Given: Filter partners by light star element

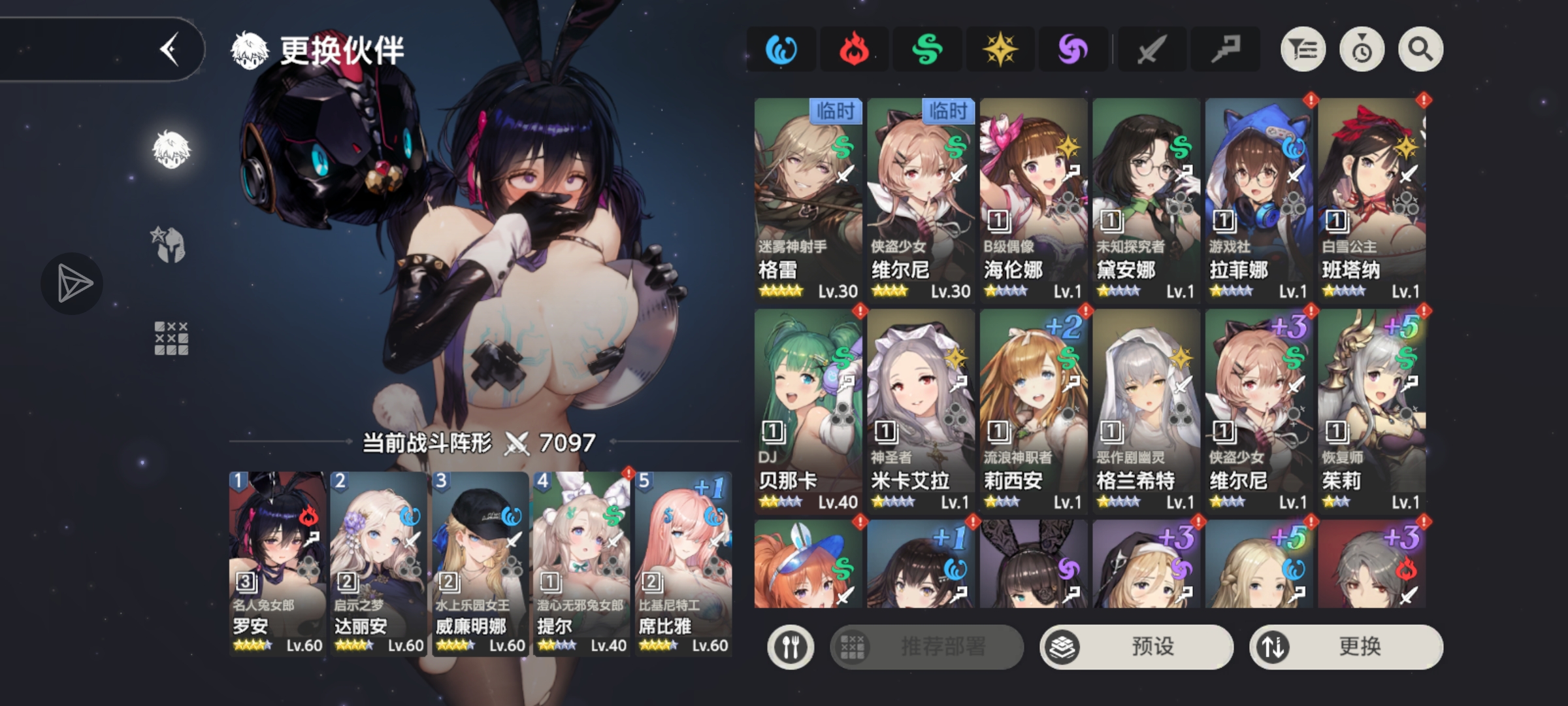Looking at the screenshot, I should [1000, 50].
